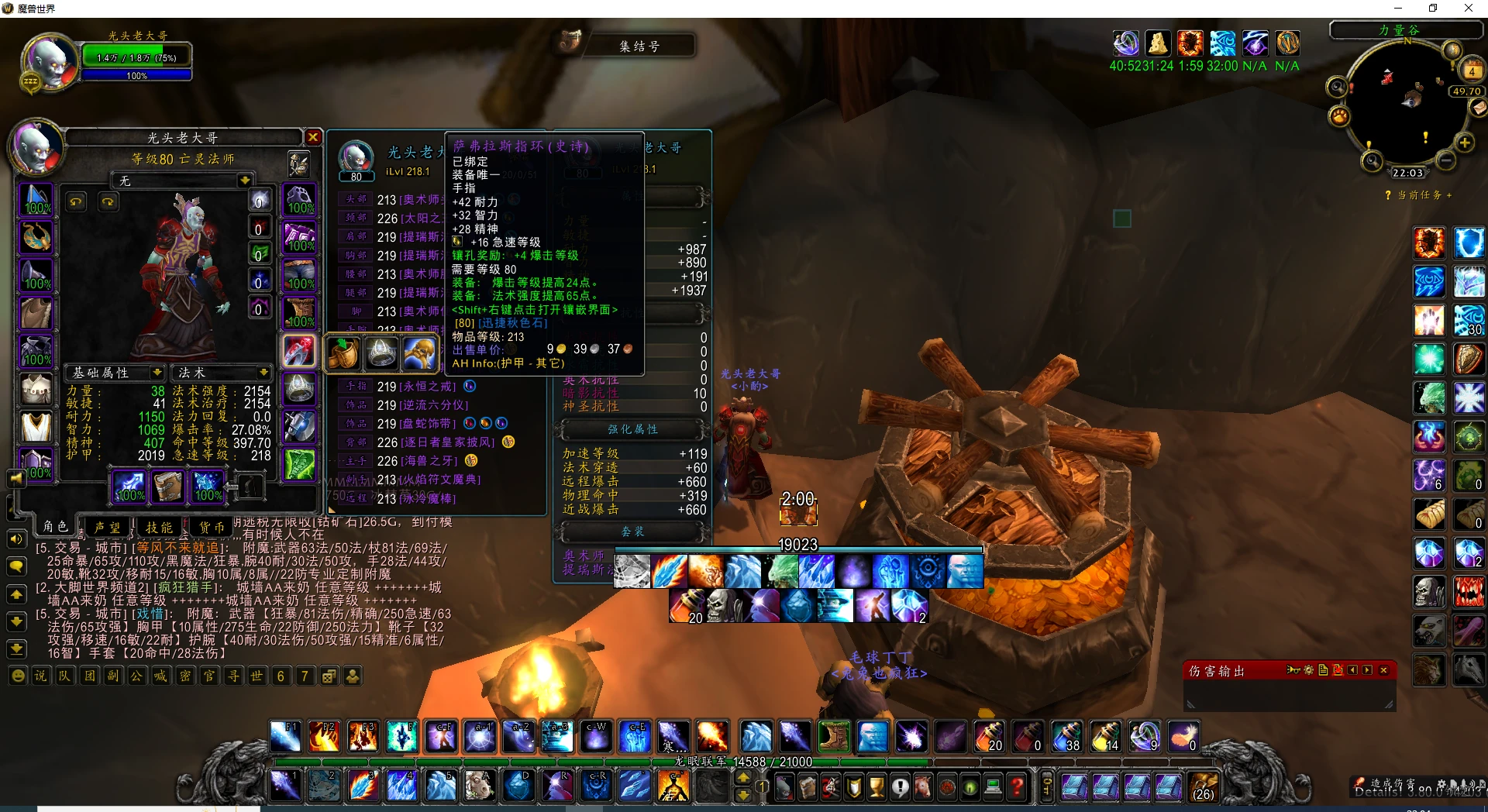Close the 伤害输出 damage meter window

[x=1383, y=670]
